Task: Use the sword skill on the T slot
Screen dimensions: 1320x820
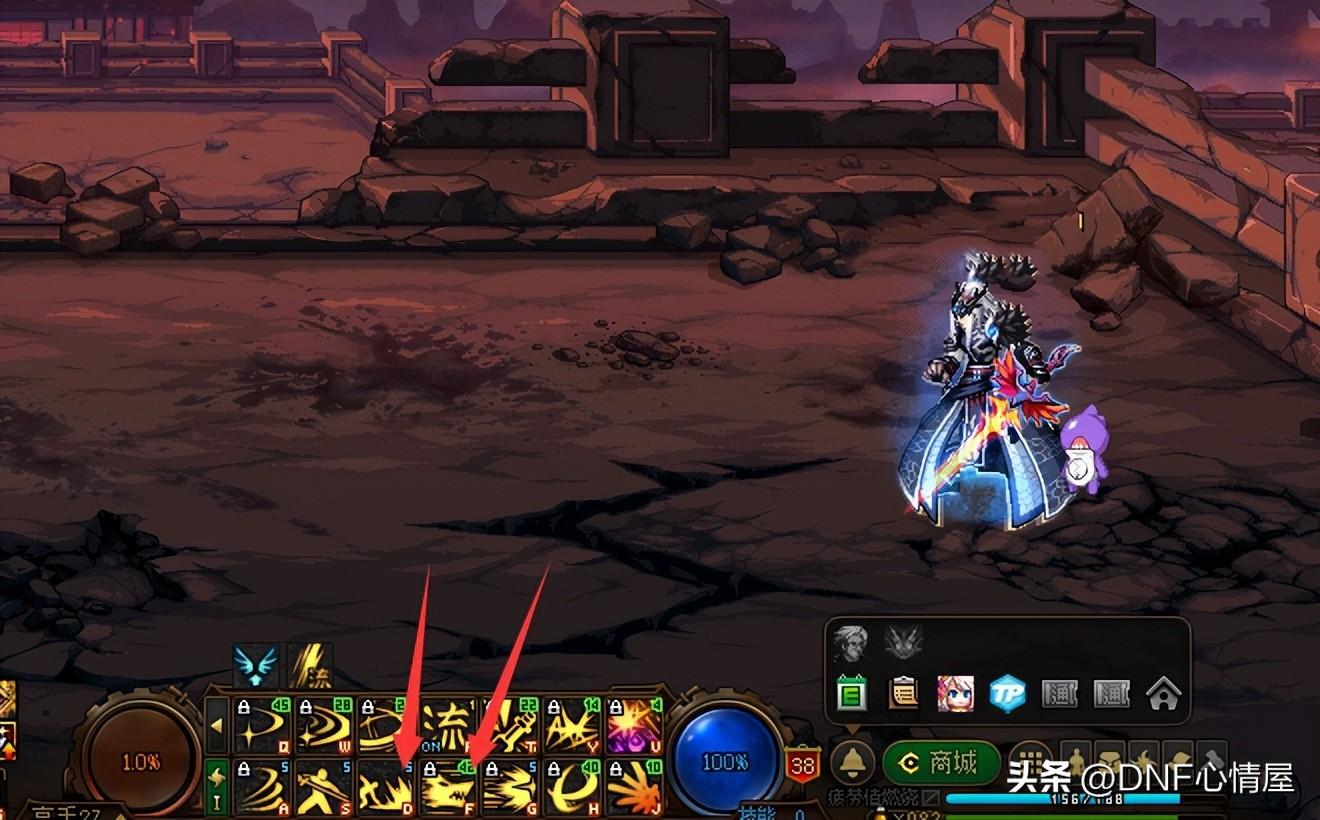Action: (x=511, y=725)
